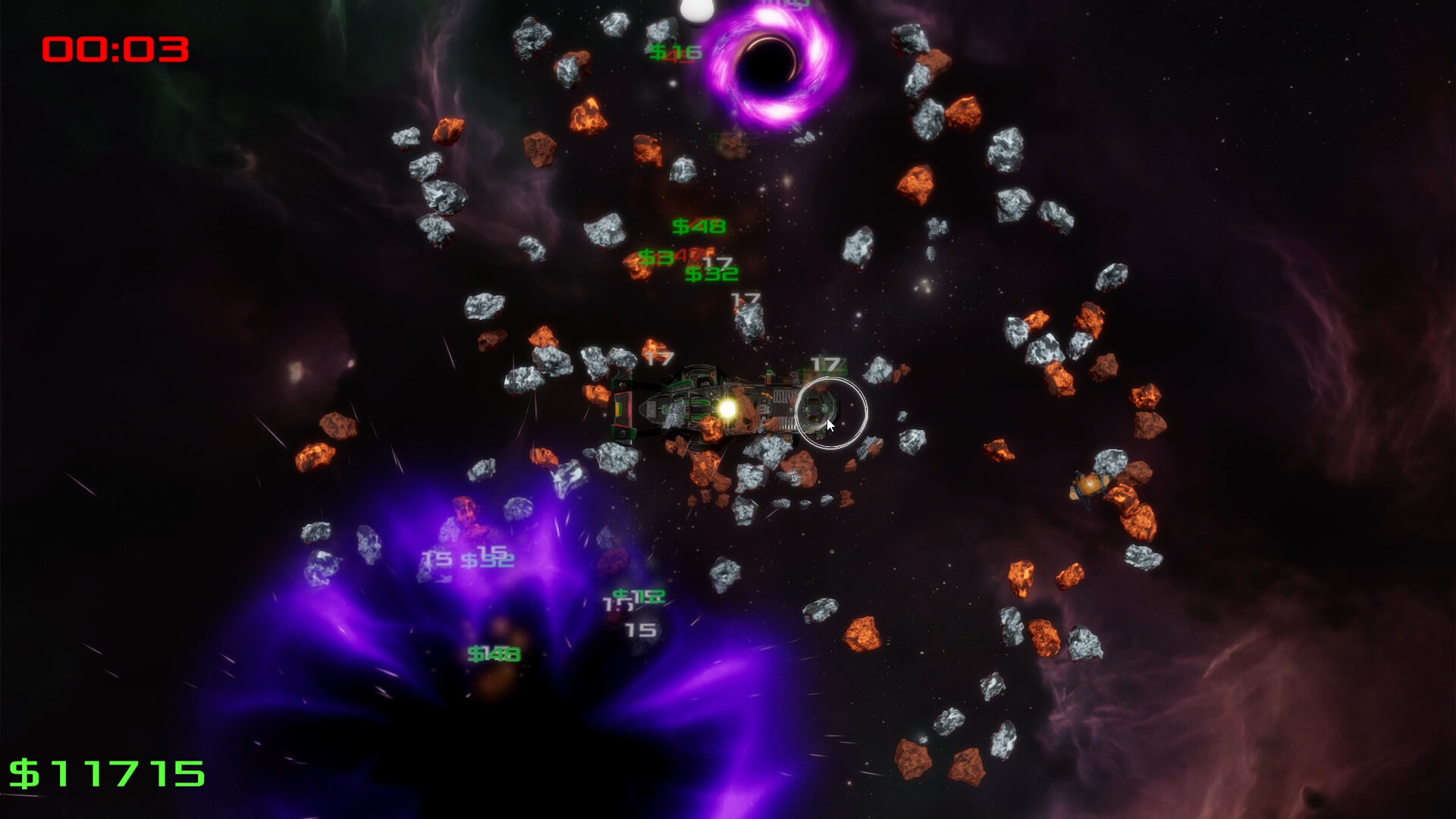This screenshot has width=1456, height=819.
Task: Select the white glowing orb at top center
Action: tap(698, 9)
